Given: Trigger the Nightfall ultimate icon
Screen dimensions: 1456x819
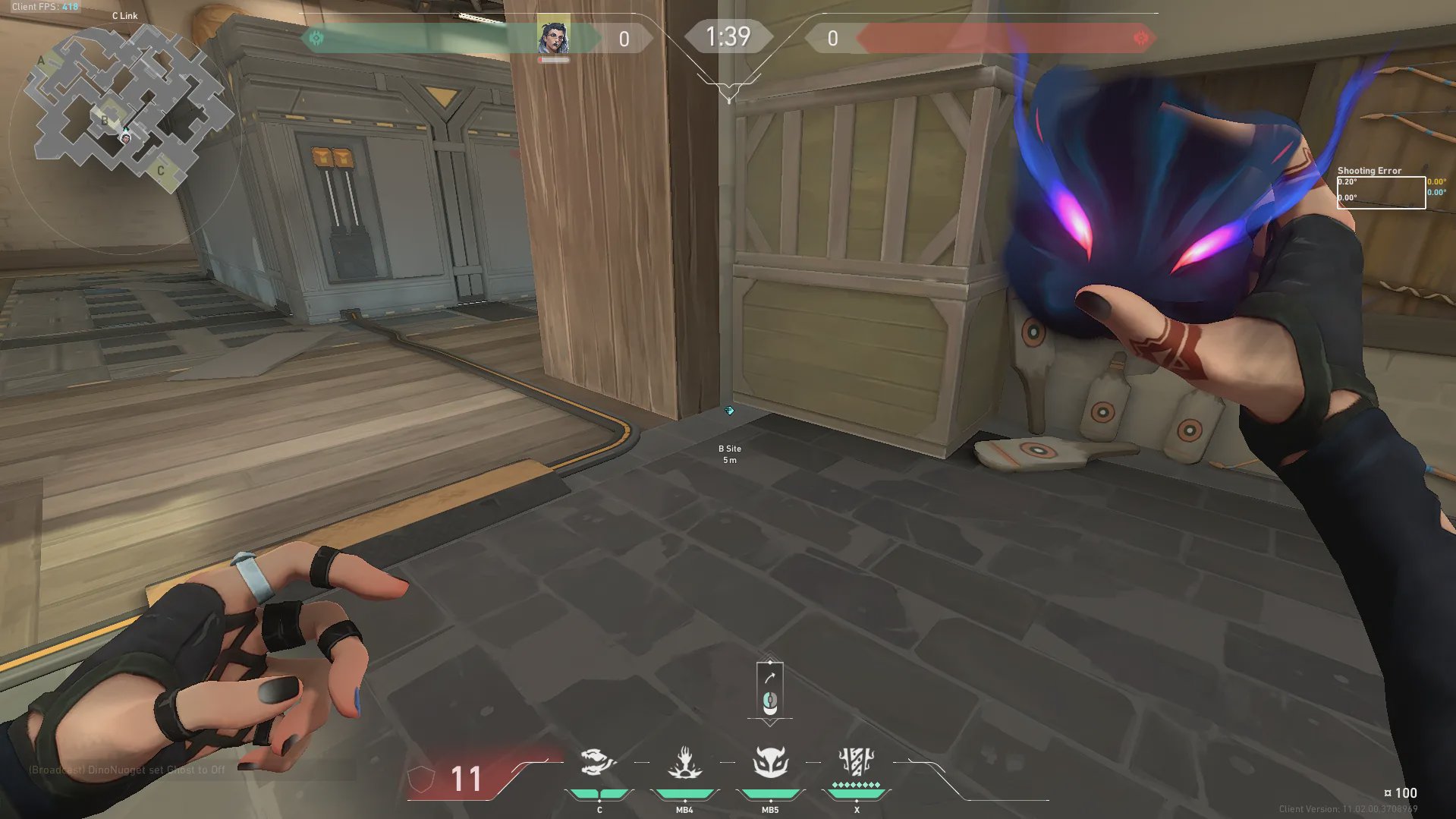Looking at the screenshot, I should pyautogui.click(x=857, y=761).
